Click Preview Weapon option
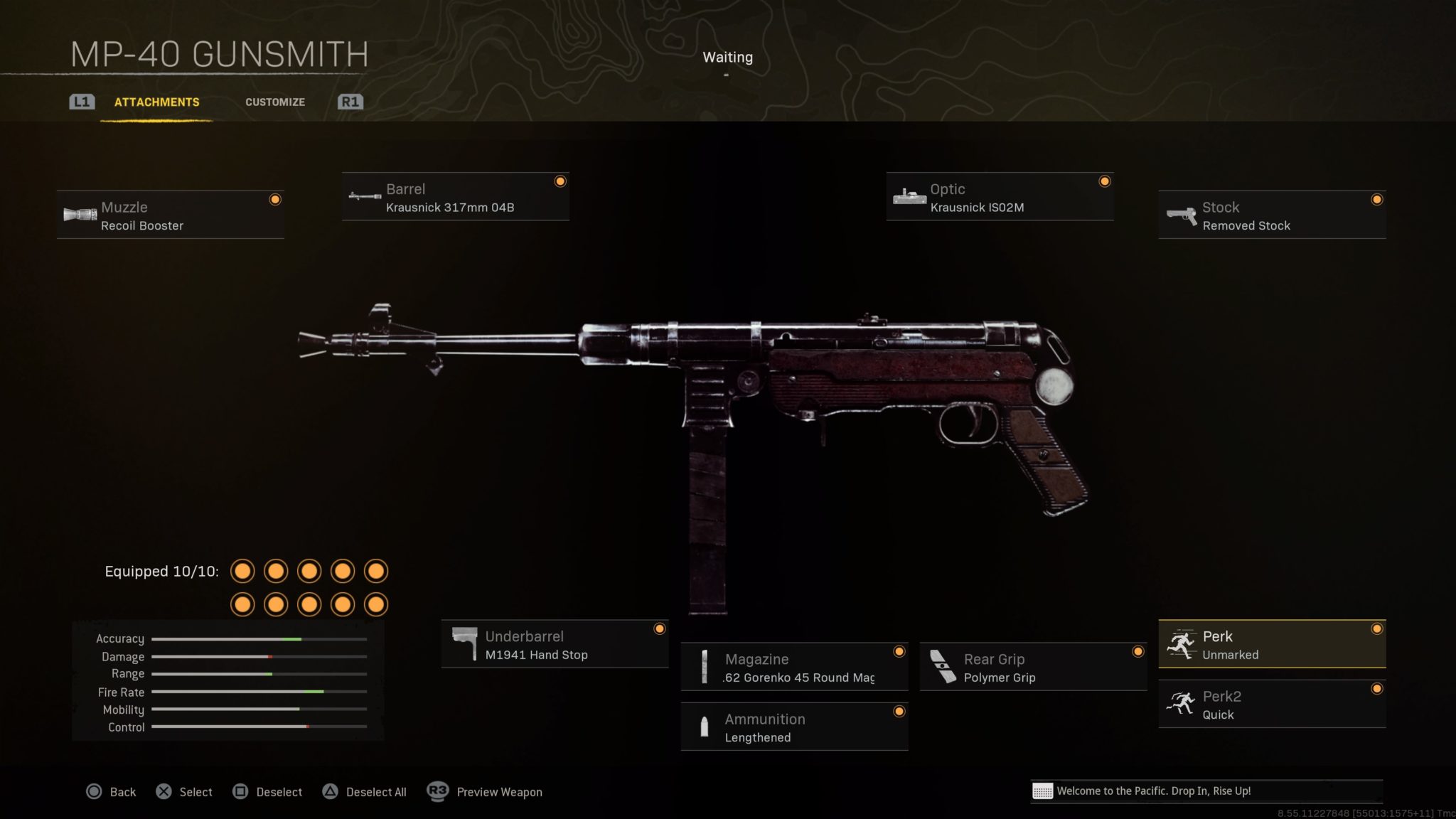 pyautogui.click(x=498, y=791)
